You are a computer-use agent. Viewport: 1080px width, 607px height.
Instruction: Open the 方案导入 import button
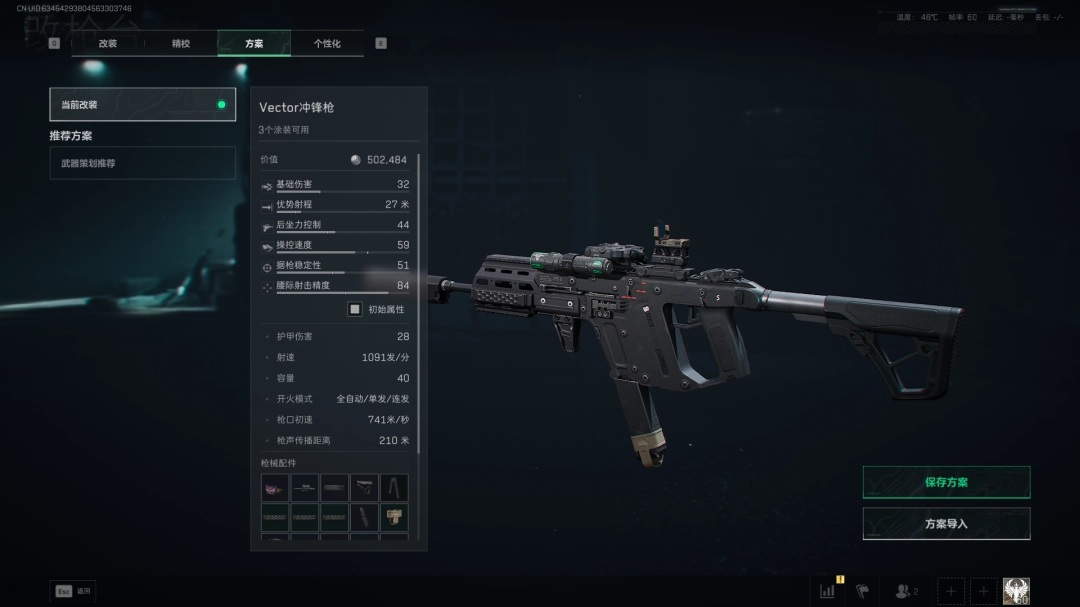(x=946, y=524)
